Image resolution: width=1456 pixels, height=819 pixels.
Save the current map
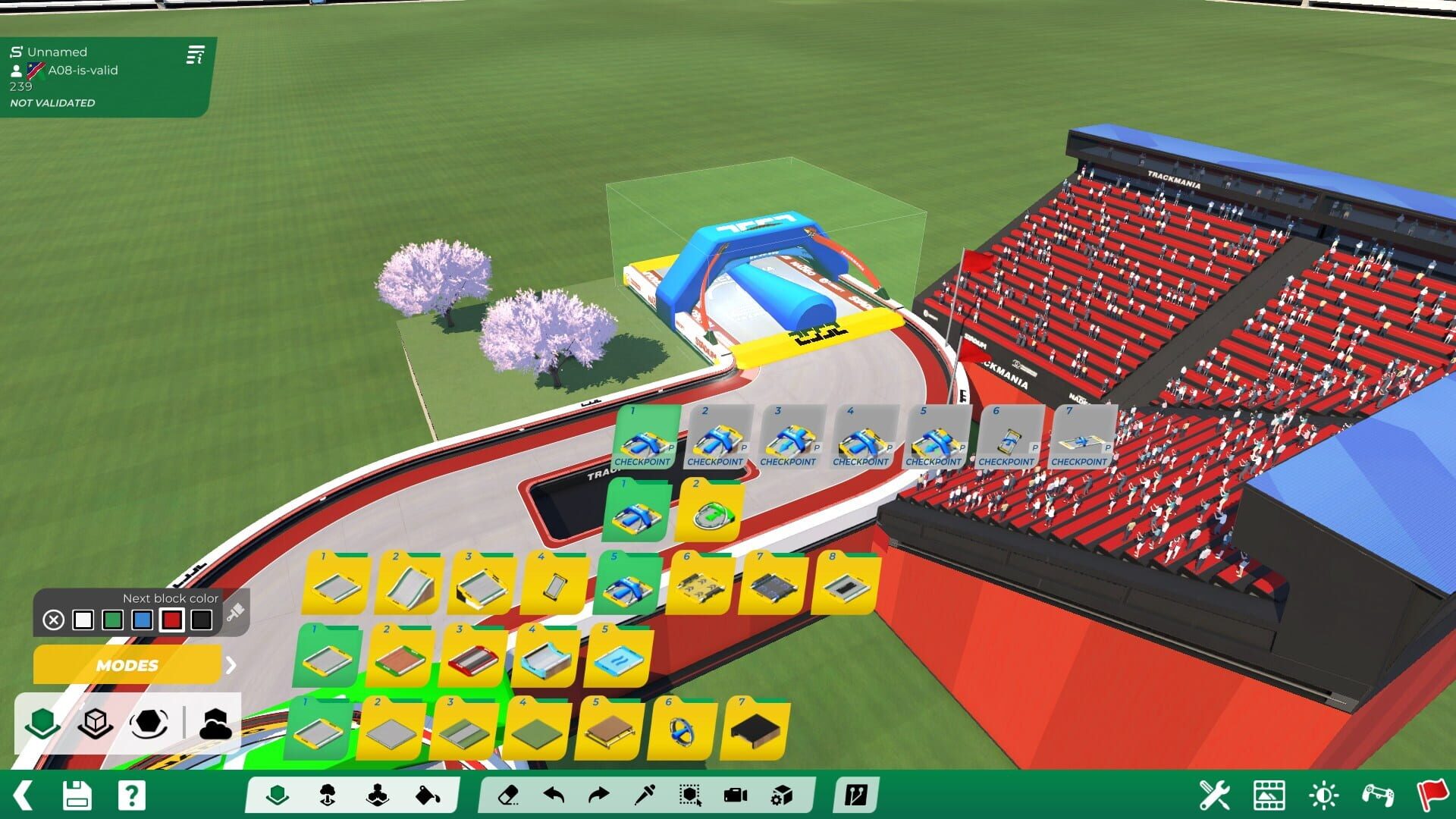pos(78,795)
